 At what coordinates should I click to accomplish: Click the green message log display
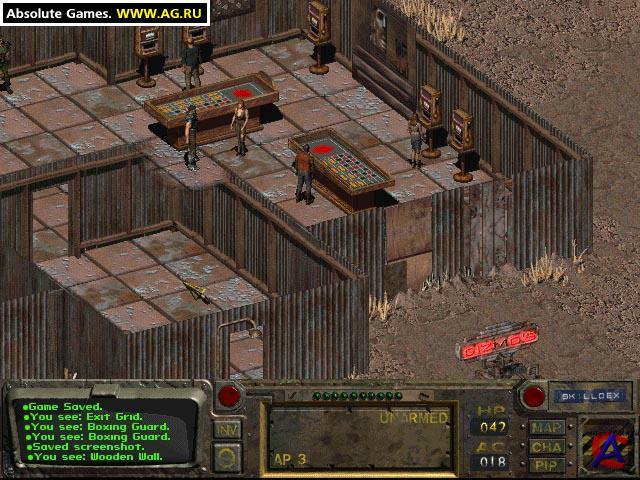pos(110,431)
